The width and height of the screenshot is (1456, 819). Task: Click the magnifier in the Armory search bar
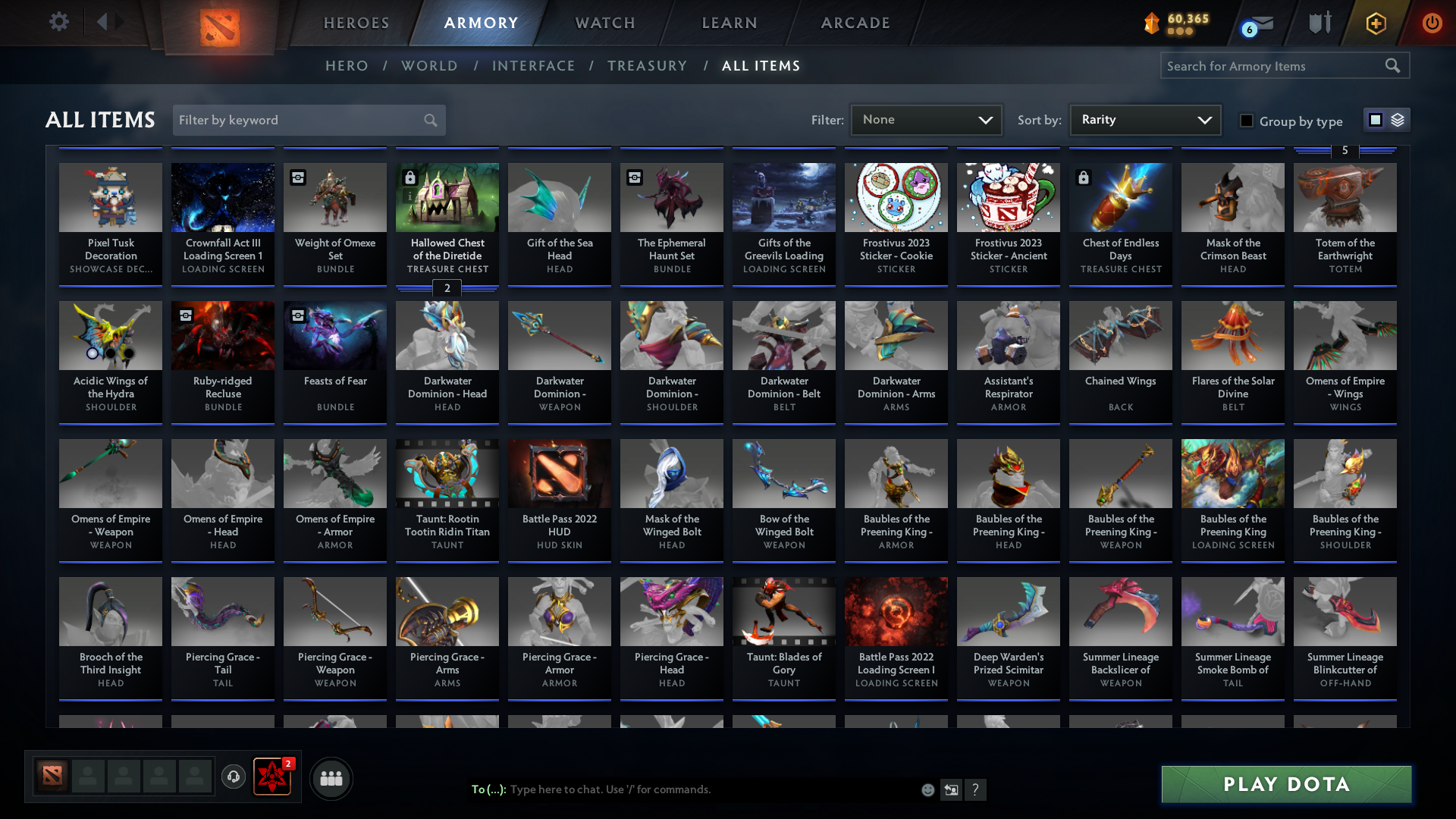[1393, 66]
